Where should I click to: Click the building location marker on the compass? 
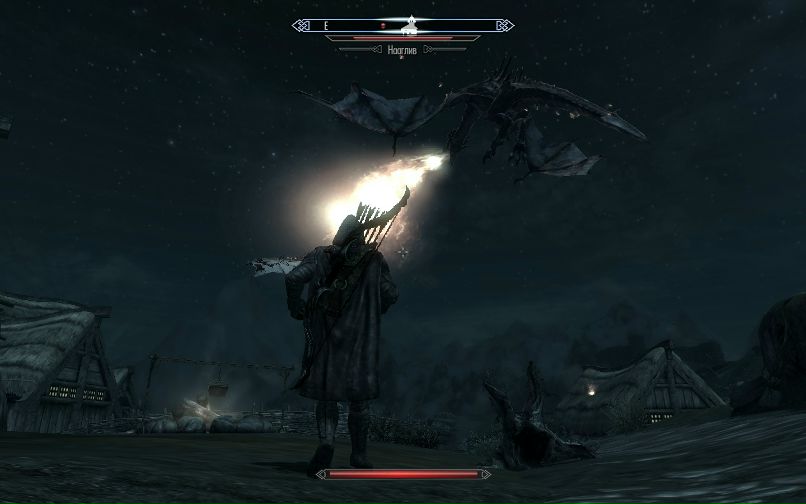[410, 25]
